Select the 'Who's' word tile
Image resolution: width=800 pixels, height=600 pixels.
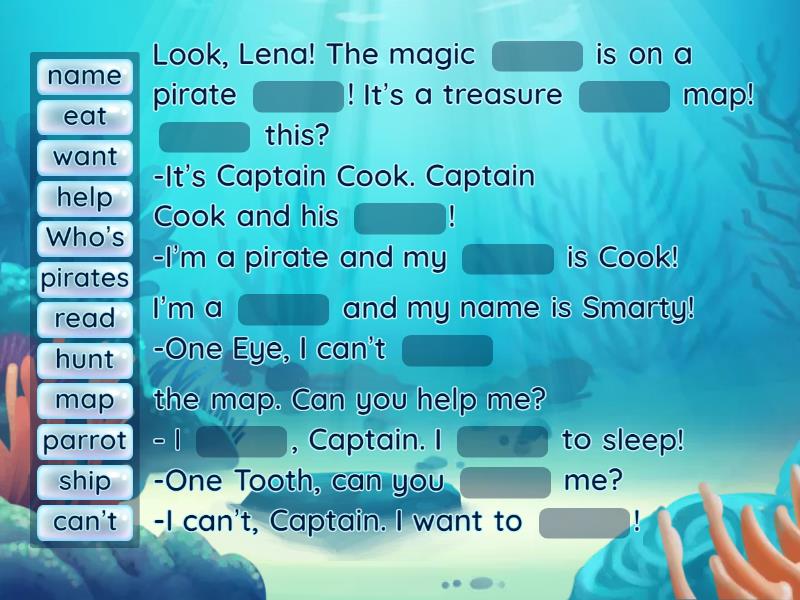[x=85, y=238]
